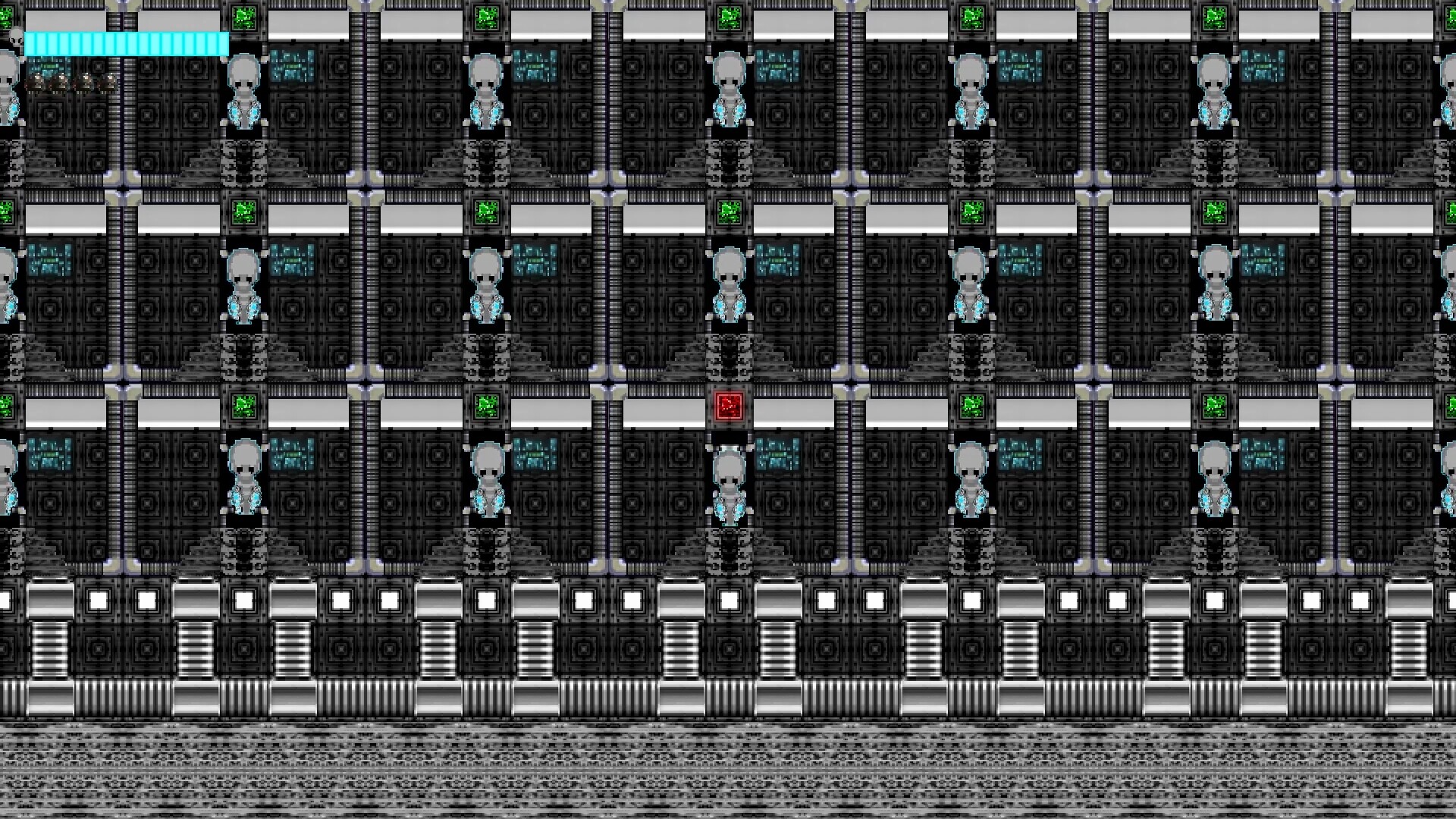Click the green panel above the bottom-left robot
This screenshot has width=1456, height=819.
tap(245, 407)
